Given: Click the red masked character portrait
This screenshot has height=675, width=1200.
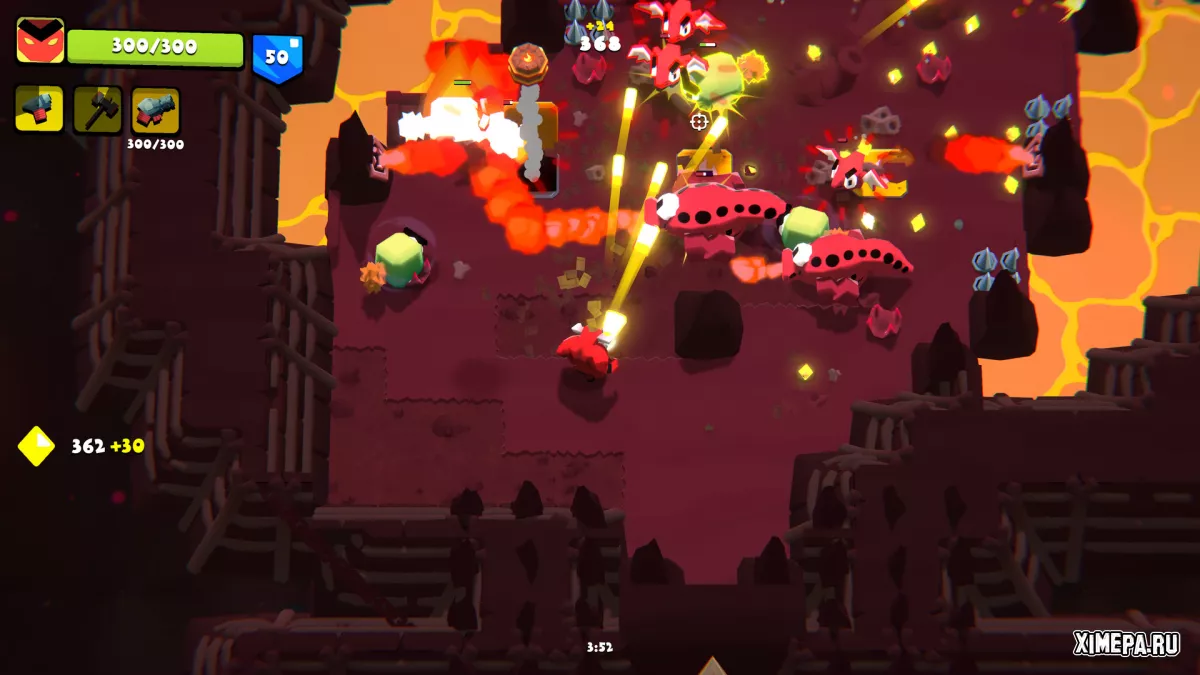Looking at the screenshot, I should pos(40,41).
